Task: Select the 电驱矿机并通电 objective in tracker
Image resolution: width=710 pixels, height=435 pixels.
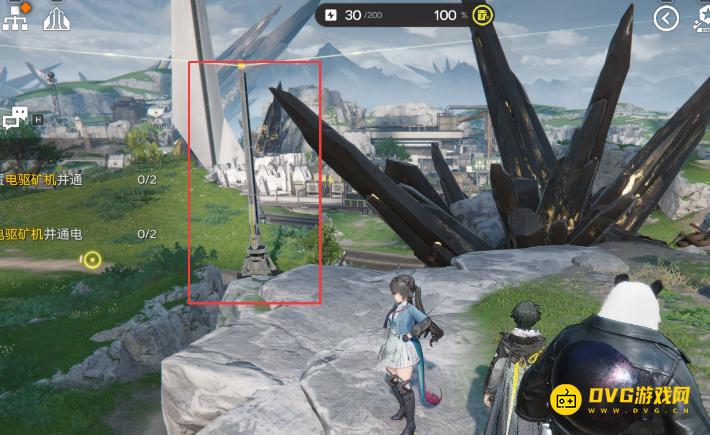Action: tap(42, 233)
